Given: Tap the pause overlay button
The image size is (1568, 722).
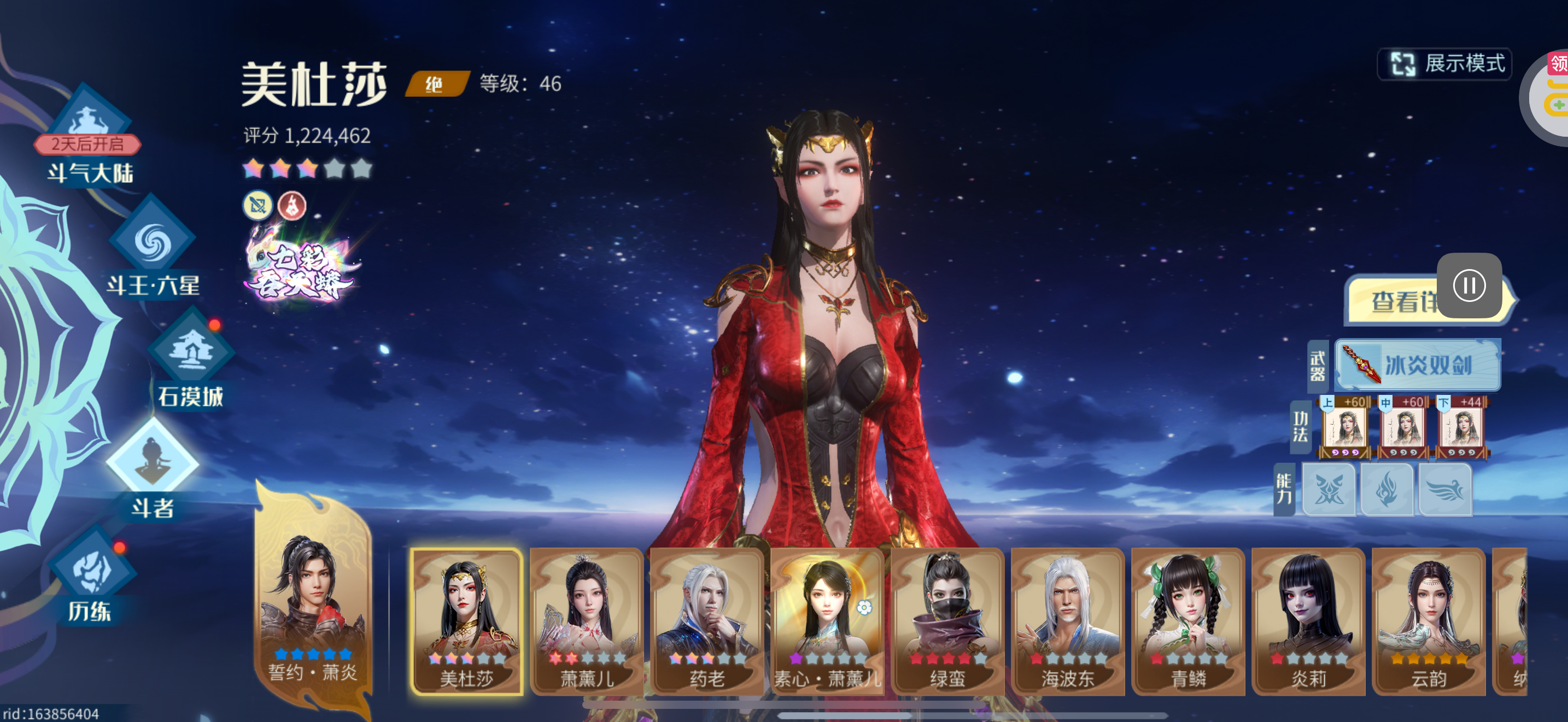Looking at the screenshot, I should tap(1469, 286).
